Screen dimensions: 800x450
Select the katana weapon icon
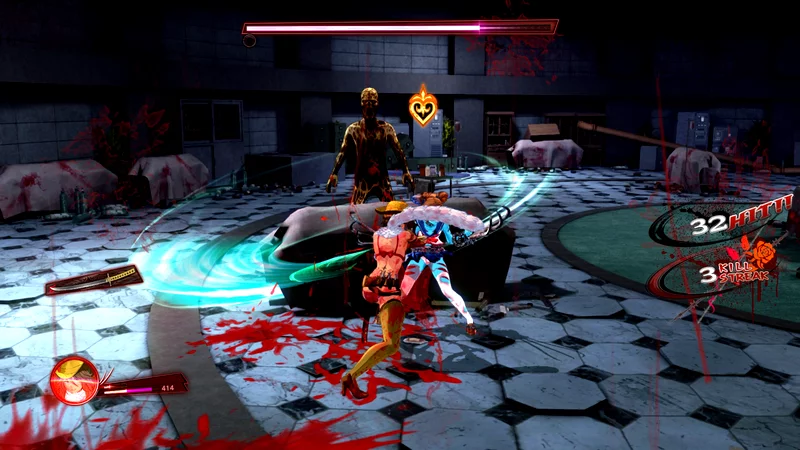pos(94,280)
